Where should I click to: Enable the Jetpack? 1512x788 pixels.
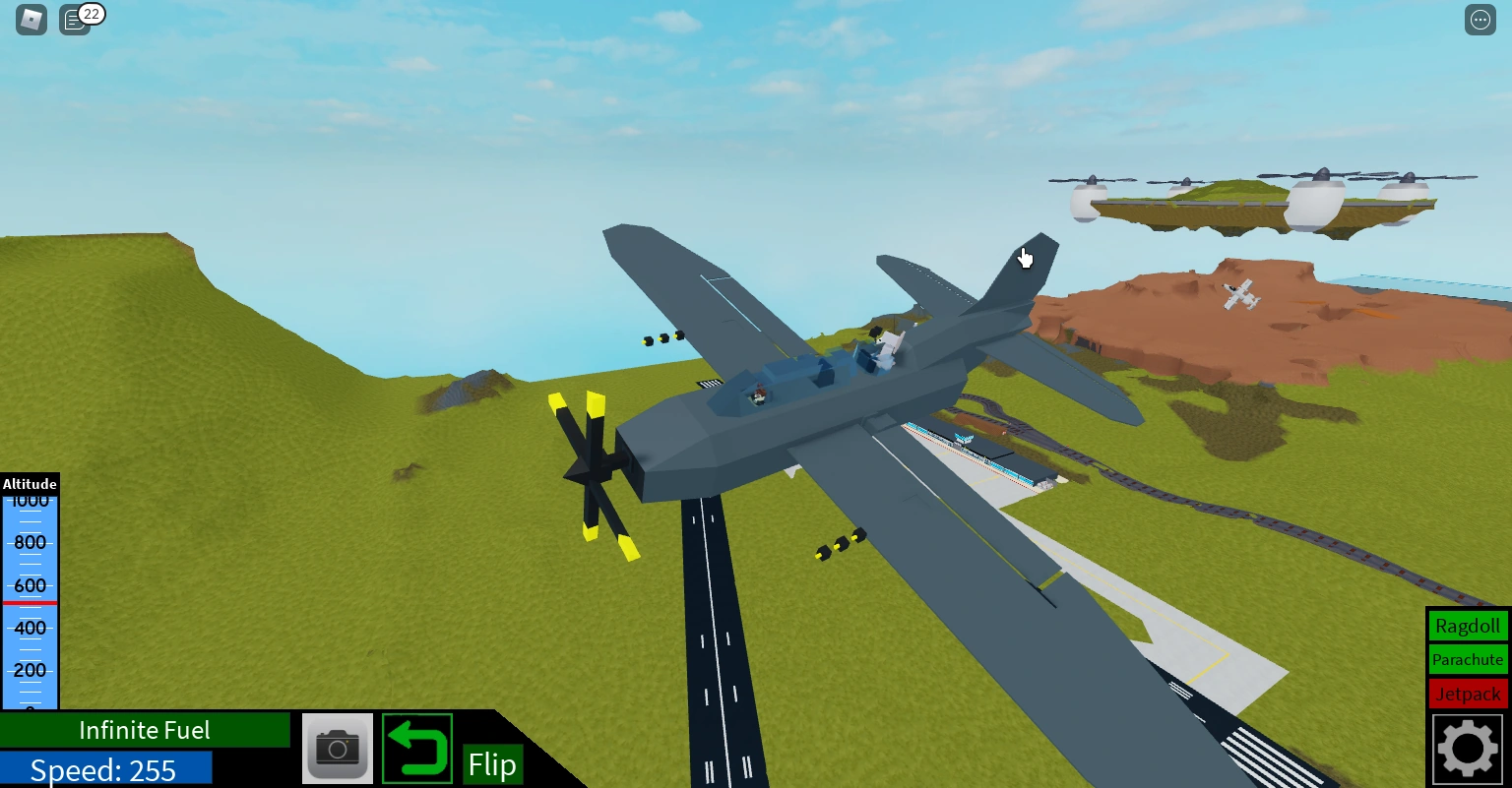[1468, 694]
